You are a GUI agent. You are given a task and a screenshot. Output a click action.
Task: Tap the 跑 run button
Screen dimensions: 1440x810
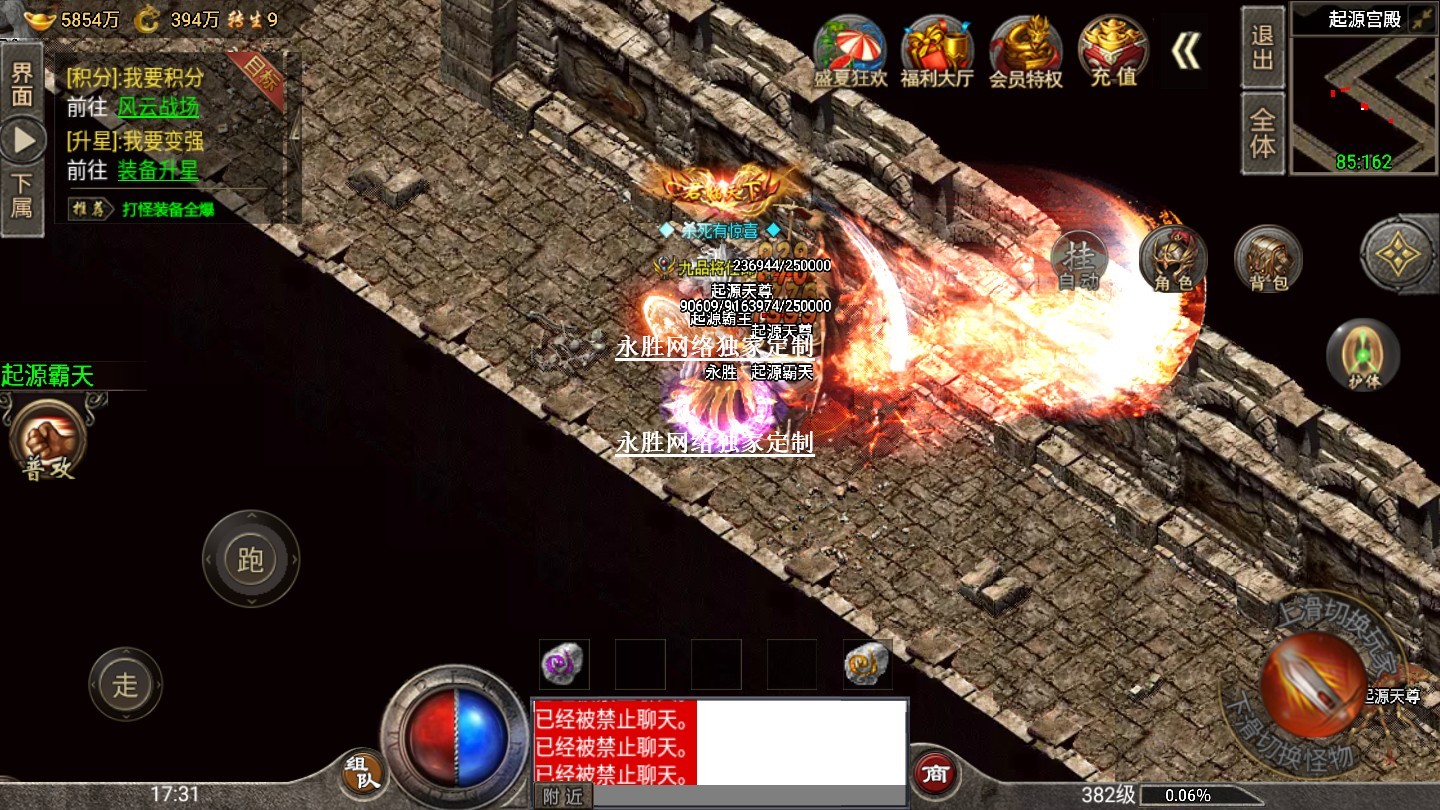tap(251, 558)
